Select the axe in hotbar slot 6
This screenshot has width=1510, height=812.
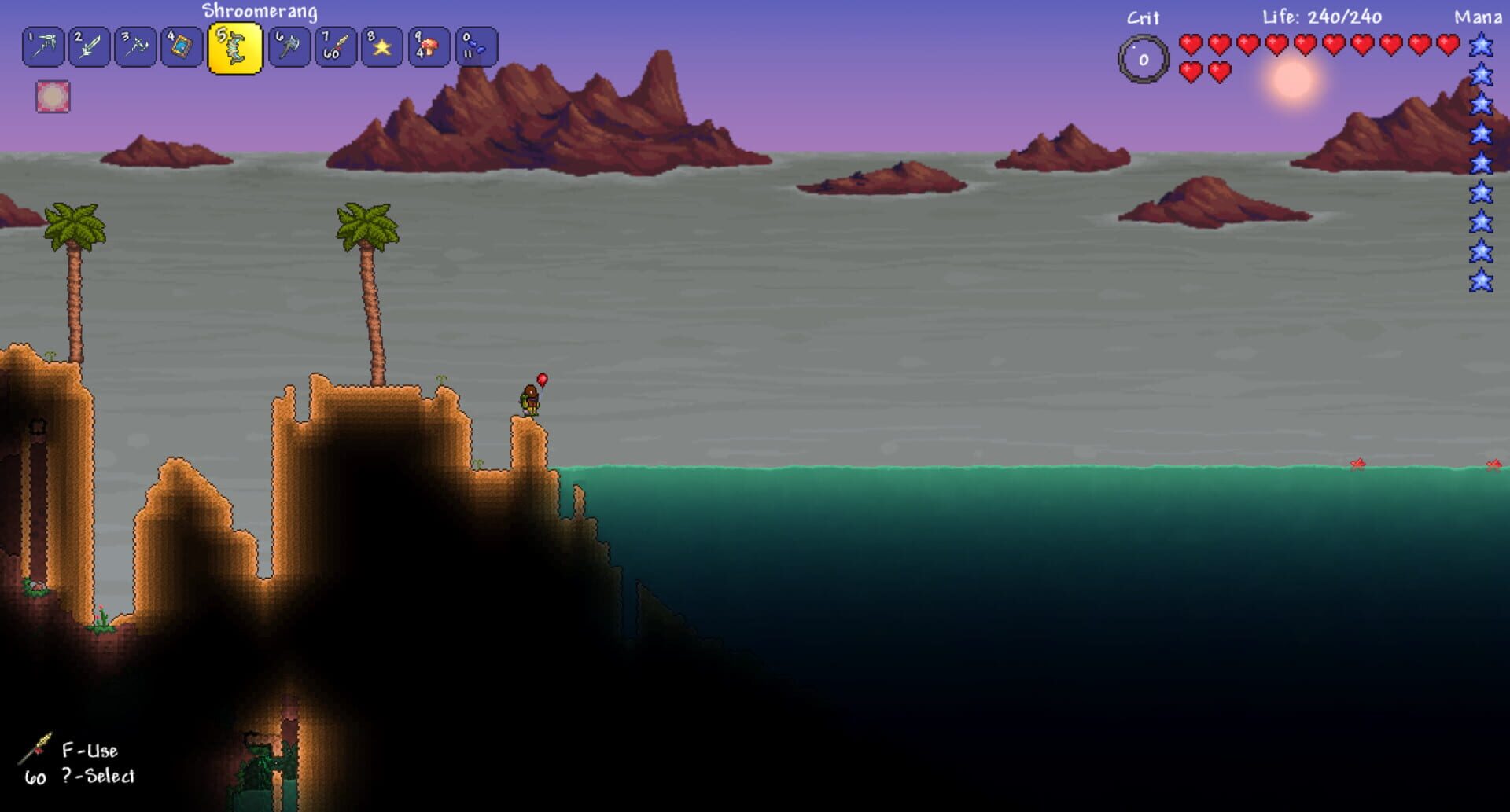[x=285, y=47]
